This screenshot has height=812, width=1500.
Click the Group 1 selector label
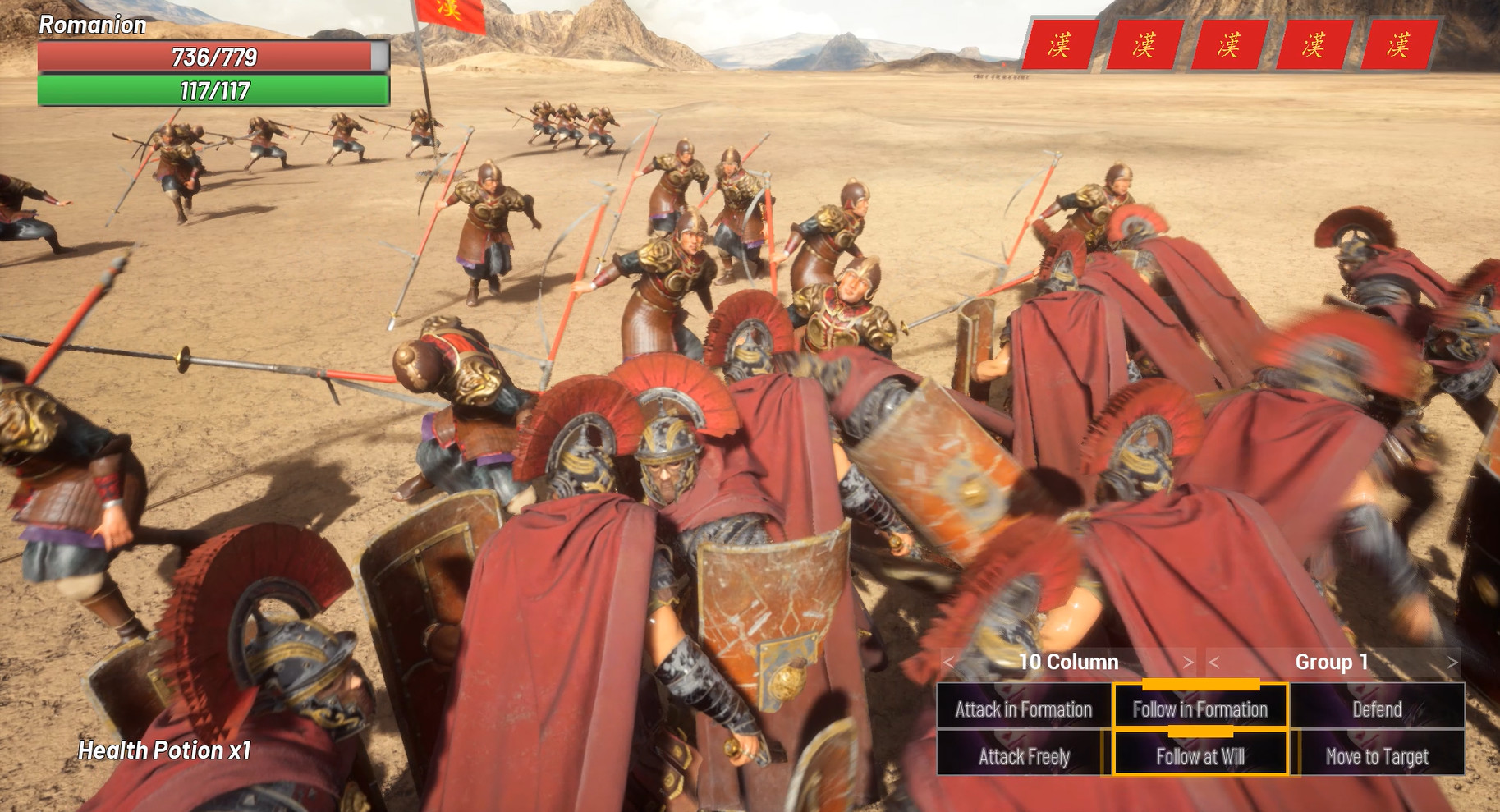coord(1334,662)
